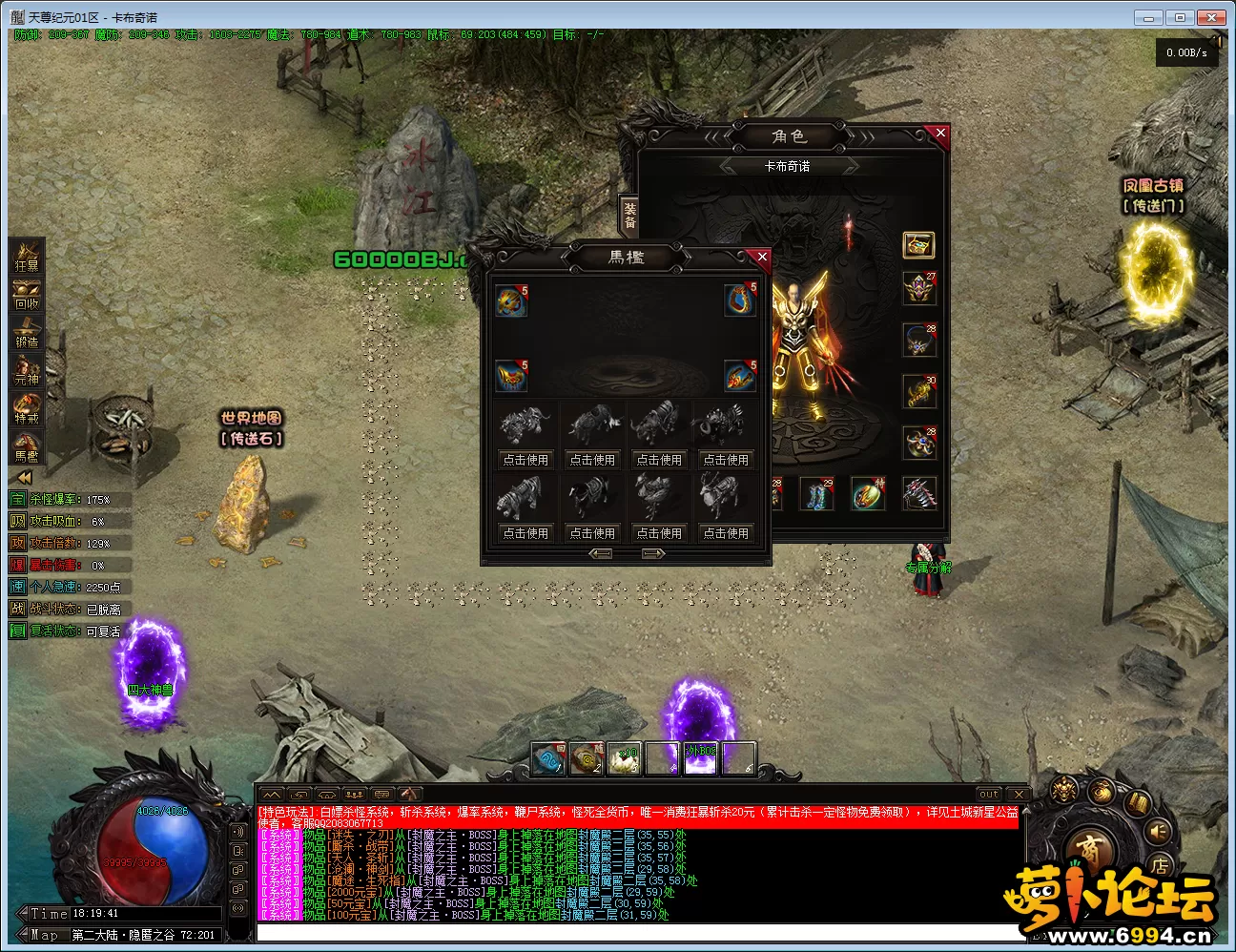1236x952 pixels.
Task: Use the tiger mount via 点击使用
Action: [525, 533]
